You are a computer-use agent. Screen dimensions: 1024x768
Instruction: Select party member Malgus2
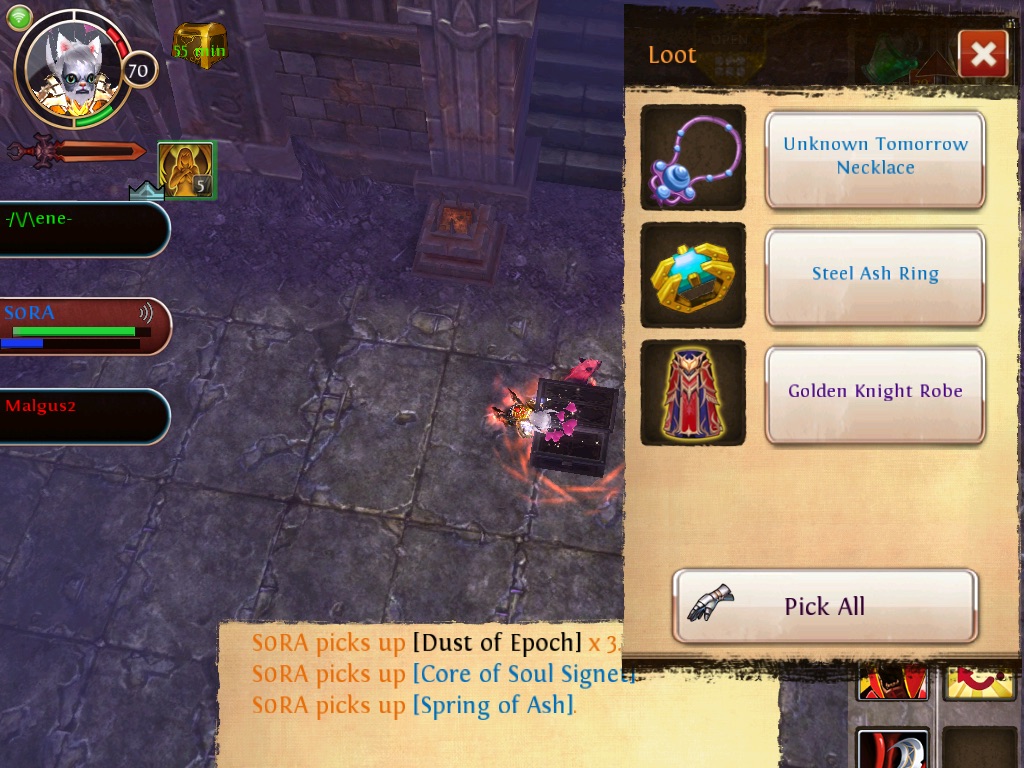pyautogui.click(x=82, y=415)
